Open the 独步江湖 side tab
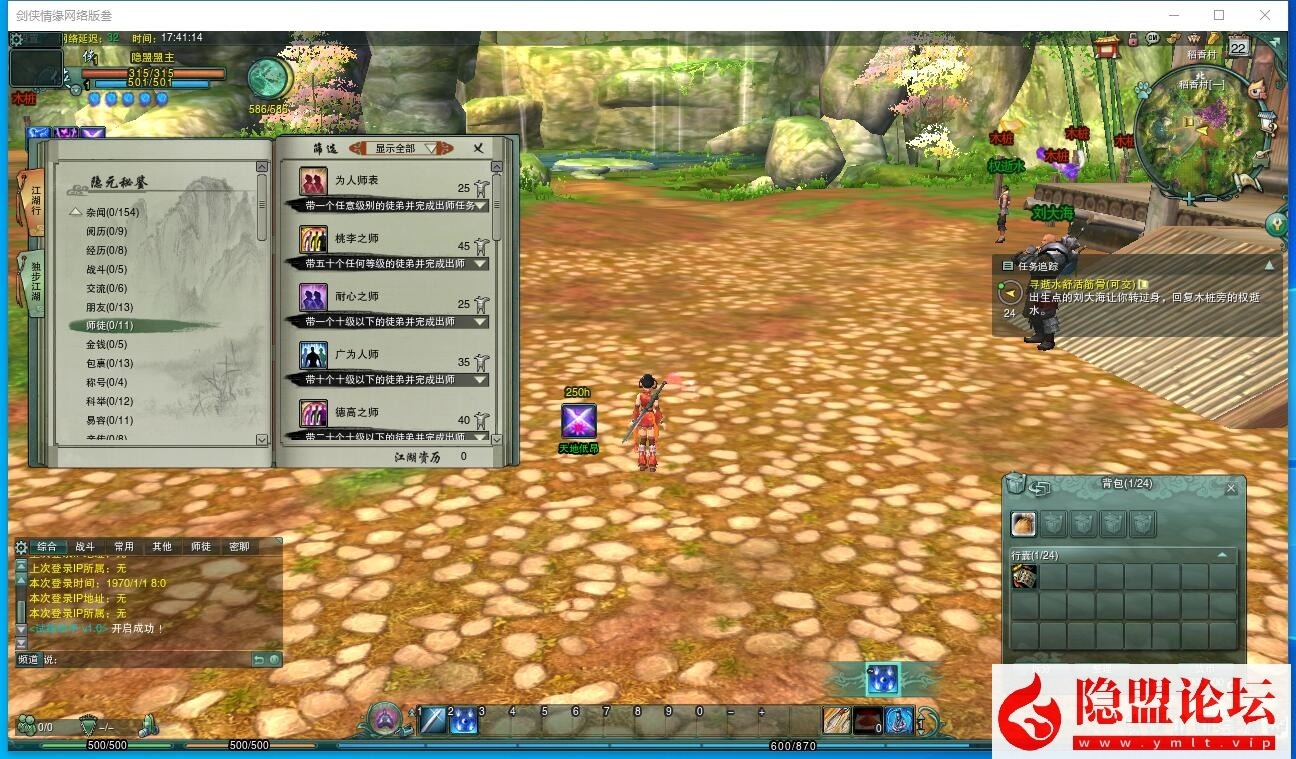The height and width of the screenshot is (759, 1296). coord(34,283)
